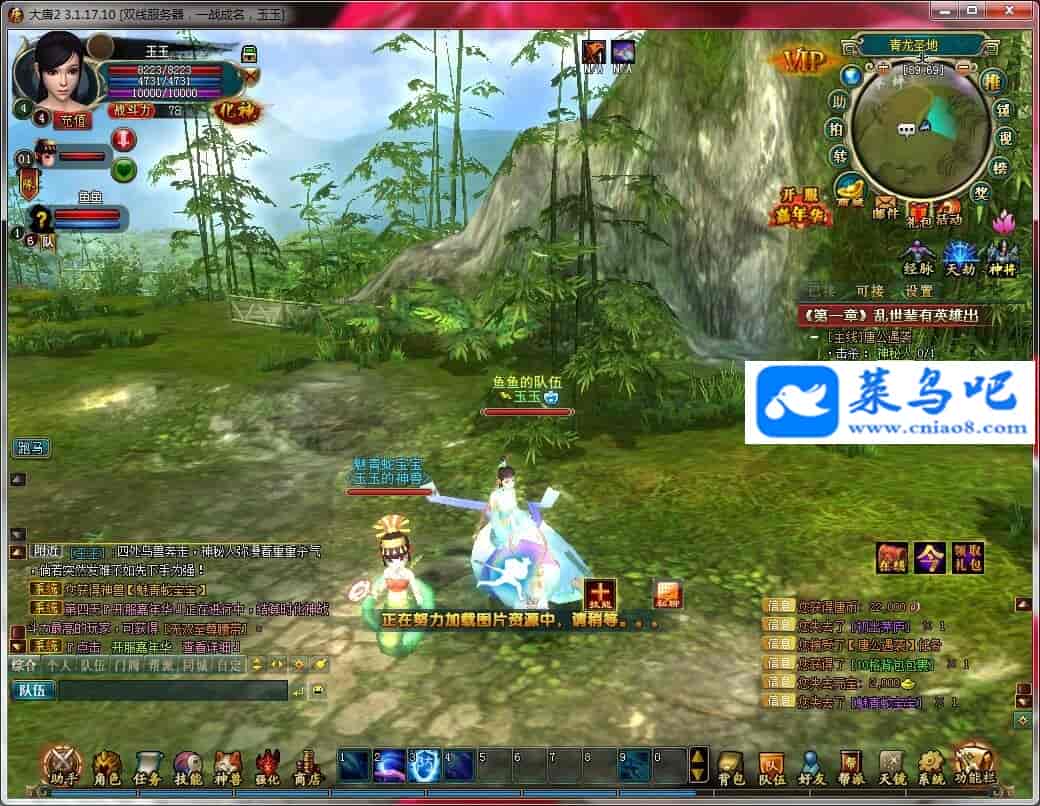Open the 好友 friends list
The width and height of the screenshot is (1040, 806).
click(x=811, y=765)
